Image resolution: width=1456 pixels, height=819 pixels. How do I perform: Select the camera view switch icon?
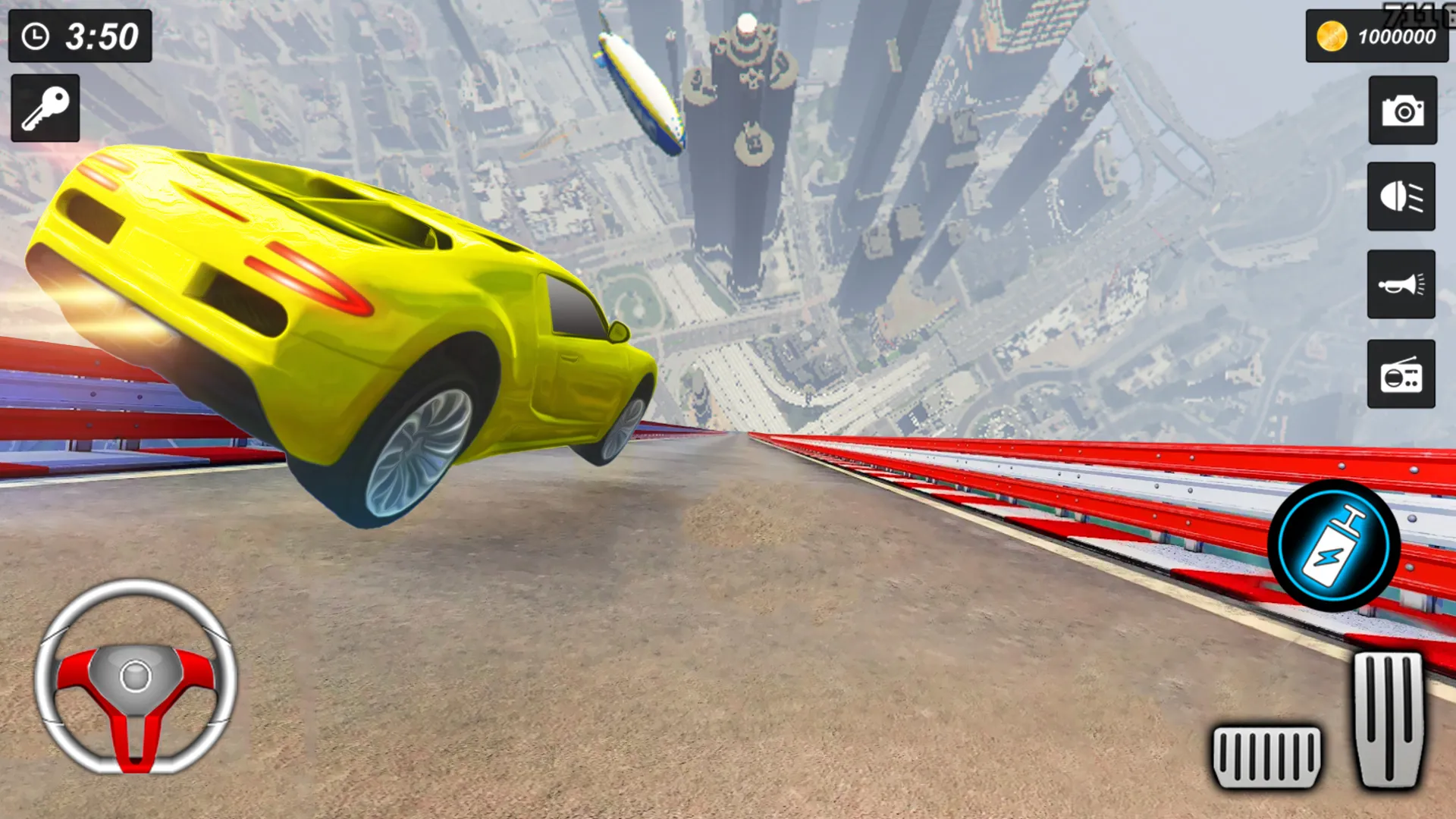1402,111
